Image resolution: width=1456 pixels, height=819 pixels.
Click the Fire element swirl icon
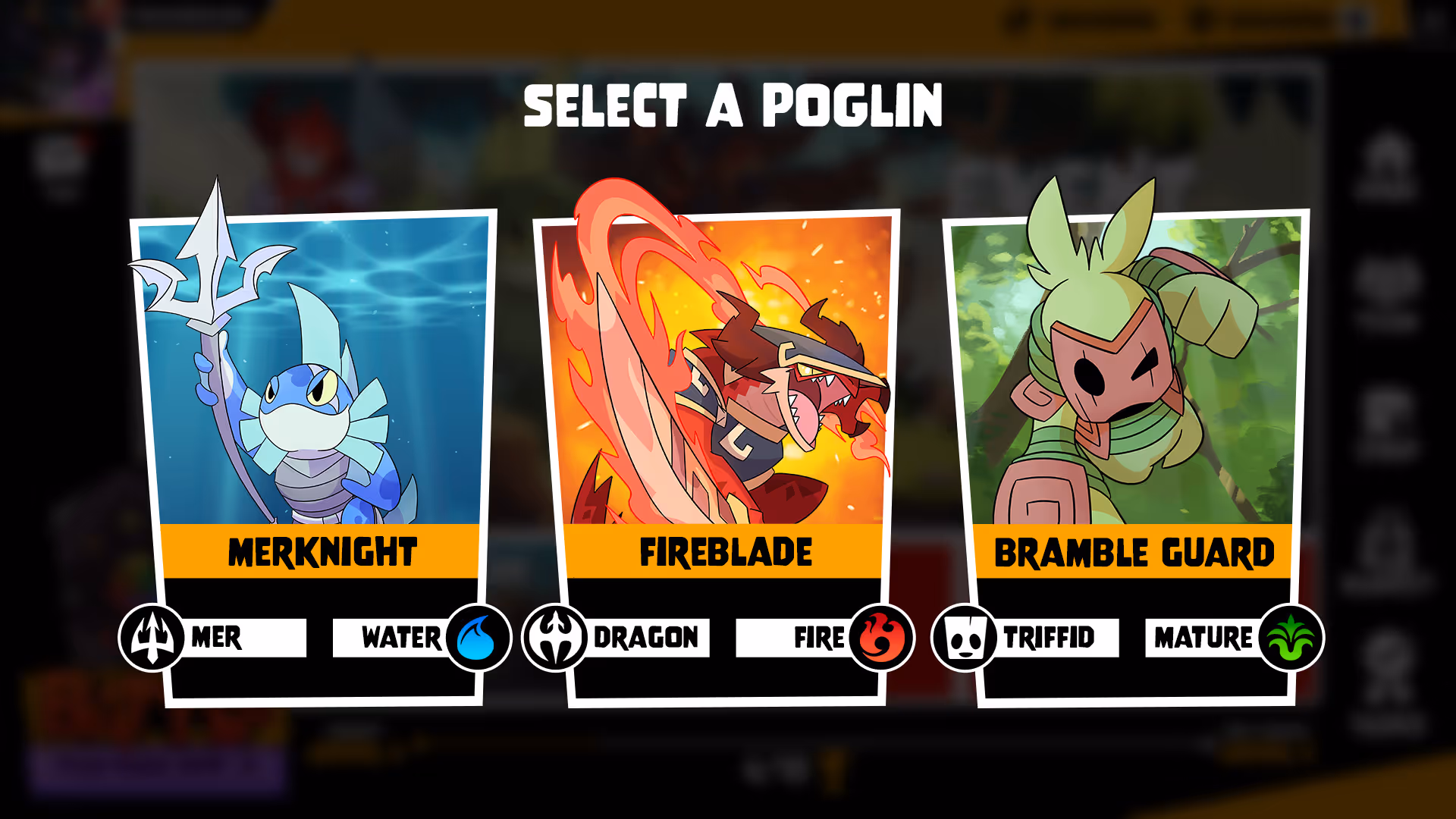(x=881, y=638)
